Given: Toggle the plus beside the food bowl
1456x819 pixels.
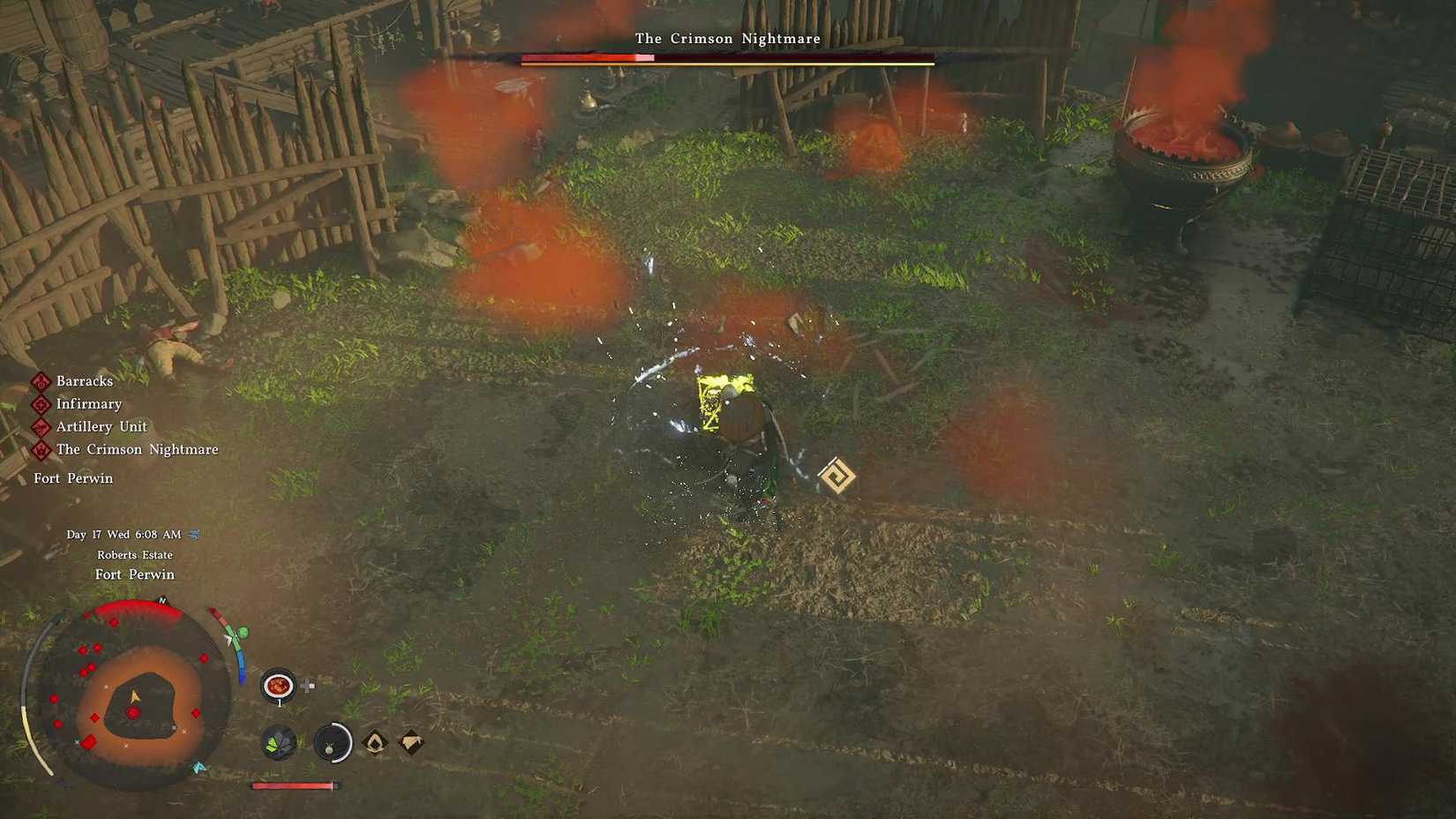Looking at the screenshot, I should pos(306,683).
